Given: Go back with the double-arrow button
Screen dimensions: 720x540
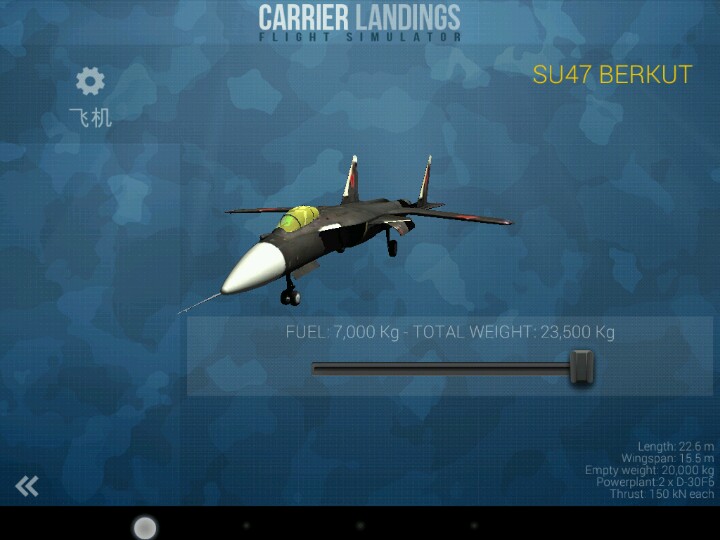Looking at the screenshot, I should 27,486.
